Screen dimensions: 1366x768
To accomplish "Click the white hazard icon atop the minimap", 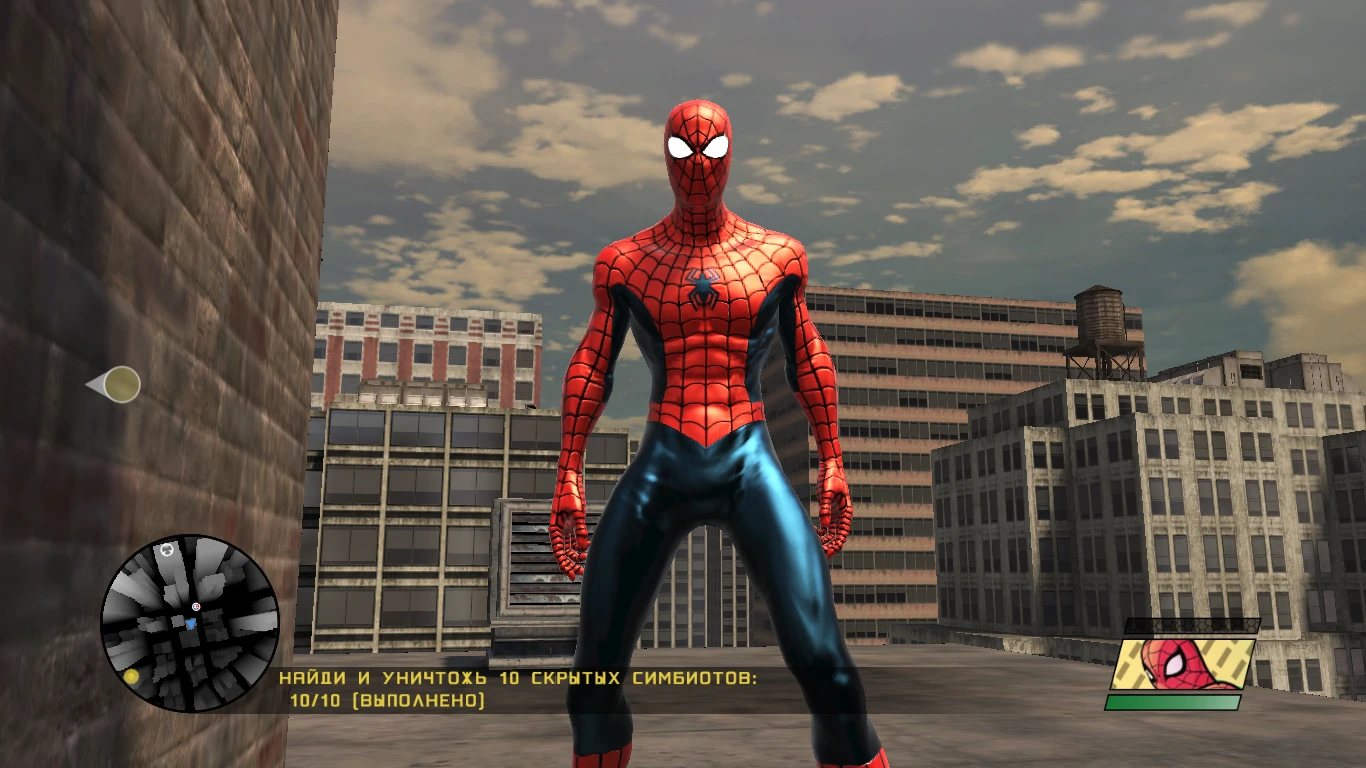I will (167, 551).
